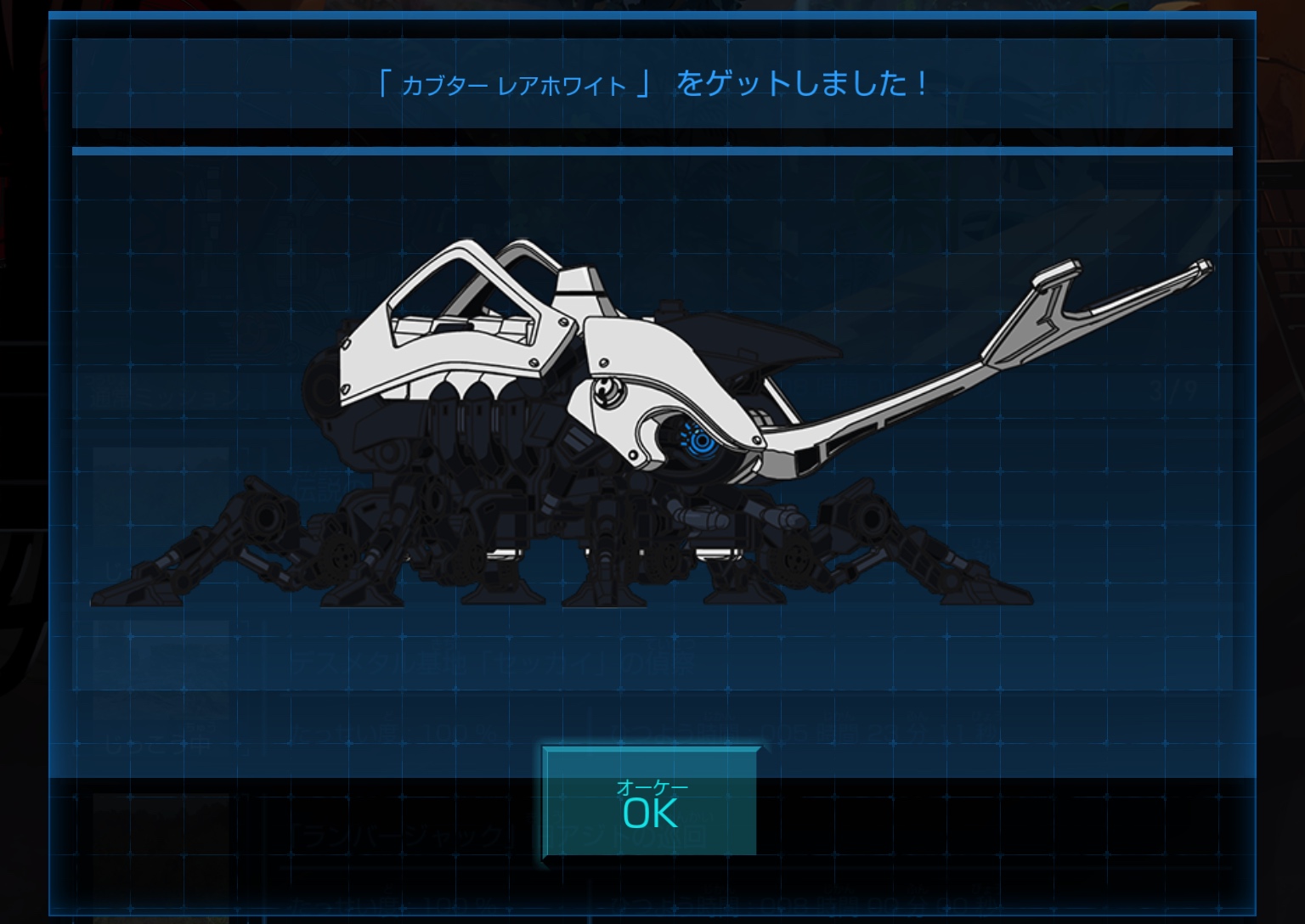
Task: Click the 3/9 mission counter
Action: coord(1171,389)
